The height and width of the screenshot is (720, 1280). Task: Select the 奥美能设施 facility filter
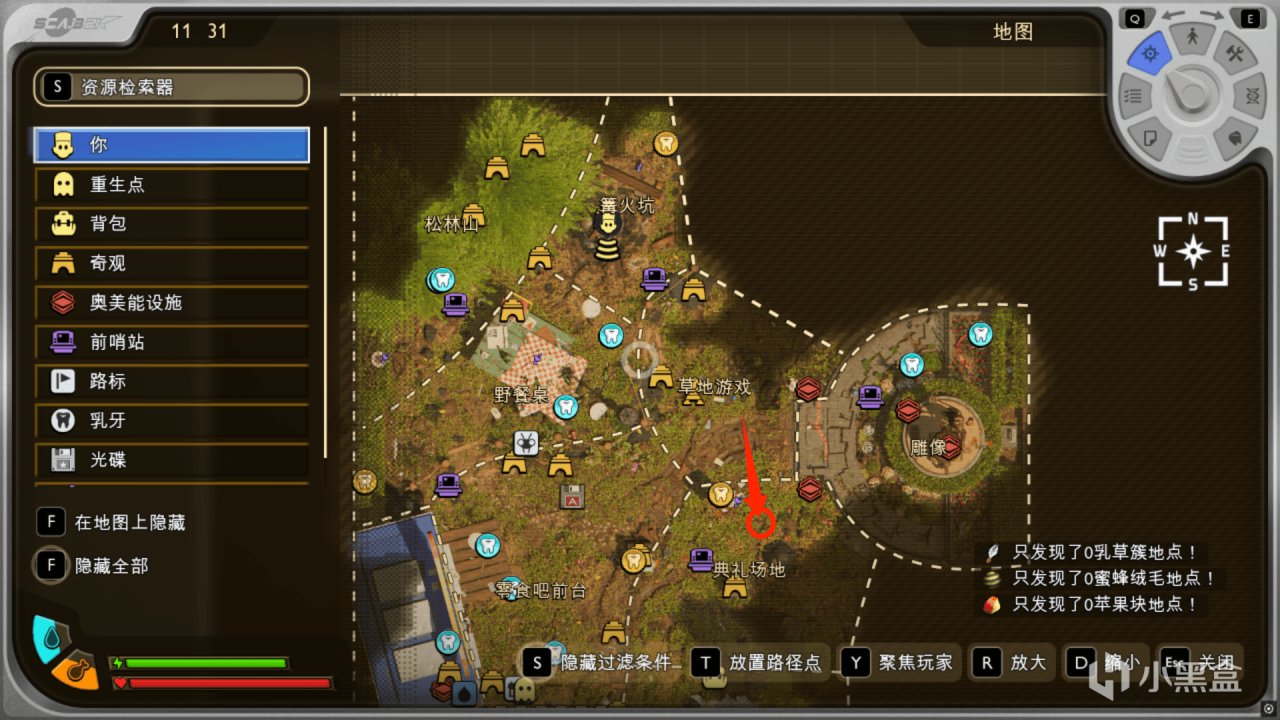click(x=170, y=302)
